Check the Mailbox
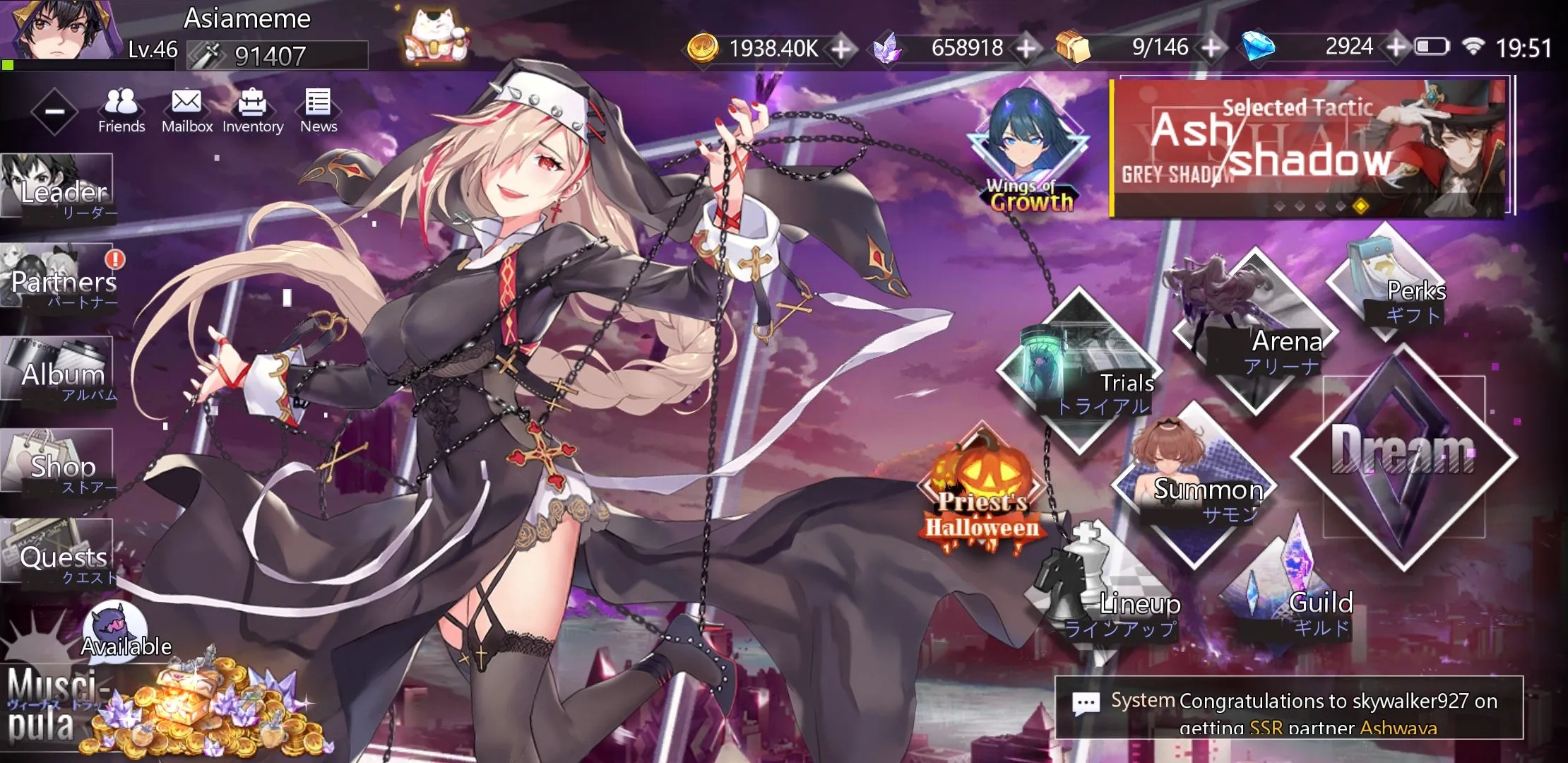Viewport: 1568px width, 763px height. 186,110
